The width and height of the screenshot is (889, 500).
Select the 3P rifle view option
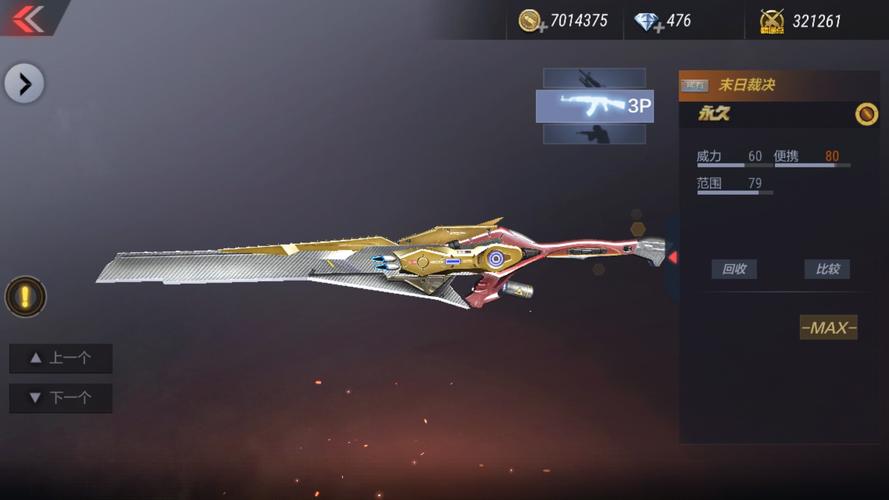(595, 106)
